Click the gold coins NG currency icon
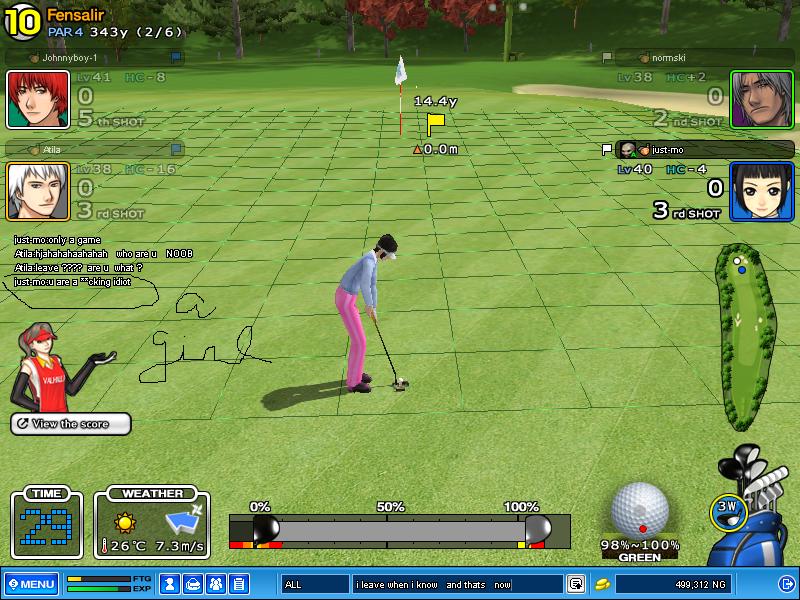The width and height of the screenshot is (800, 600). pyautogui.click(x=603, y=584)
